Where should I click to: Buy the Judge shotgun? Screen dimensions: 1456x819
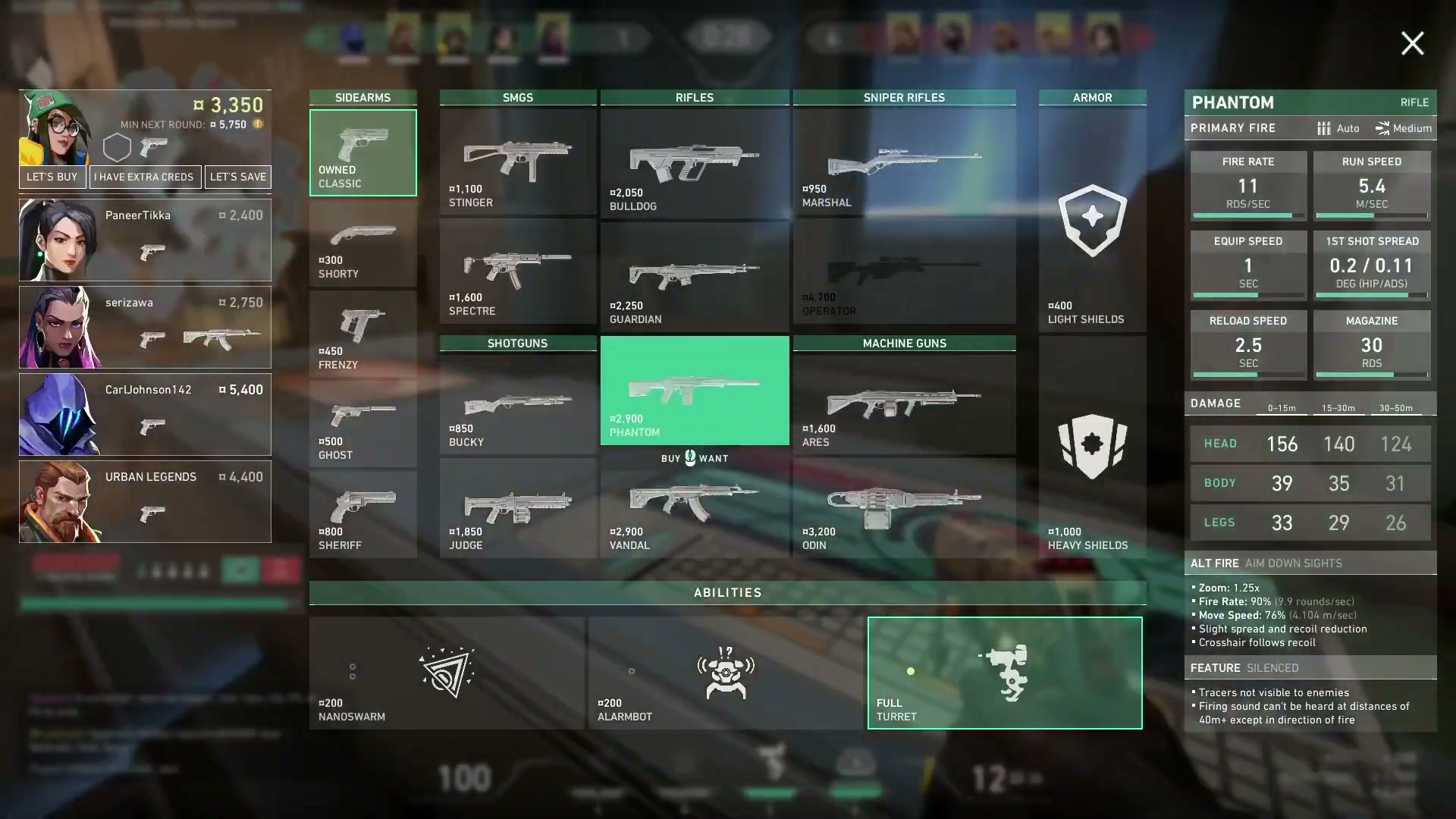[x=517, y=510]
